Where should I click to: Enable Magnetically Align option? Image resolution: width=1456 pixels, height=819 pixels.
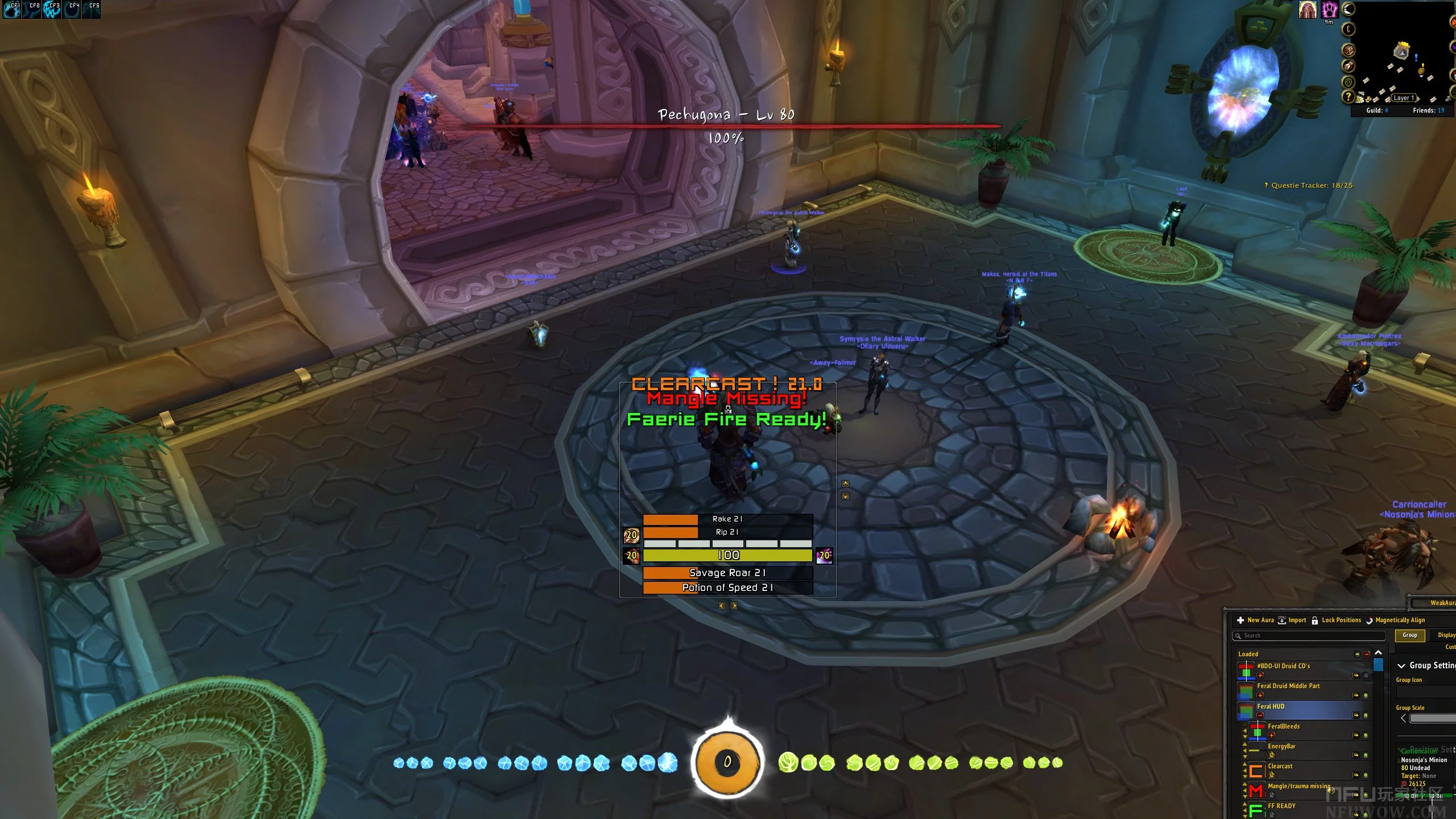pos(1395,620)
